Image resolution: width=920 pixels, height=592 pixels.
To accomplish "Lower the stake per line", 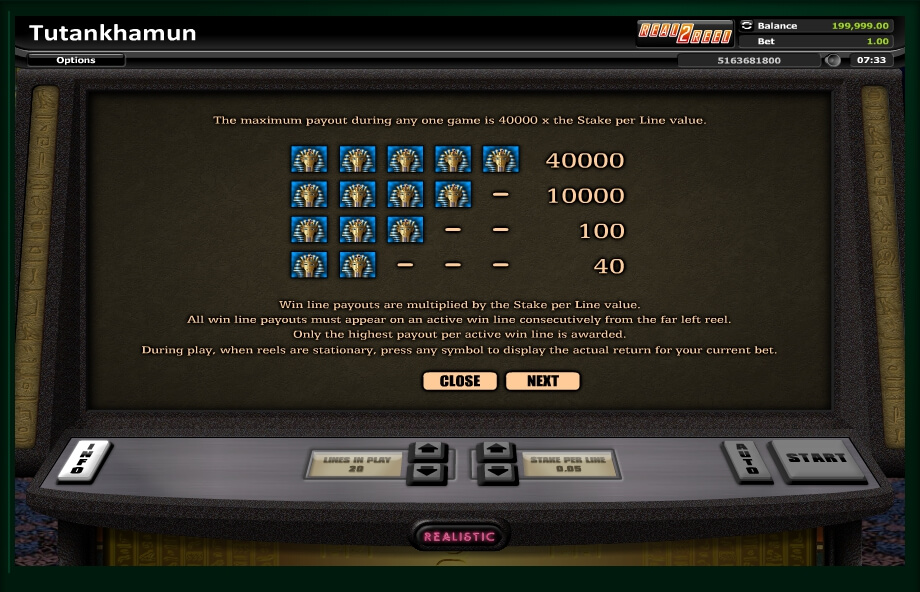I will click(497, 472).
